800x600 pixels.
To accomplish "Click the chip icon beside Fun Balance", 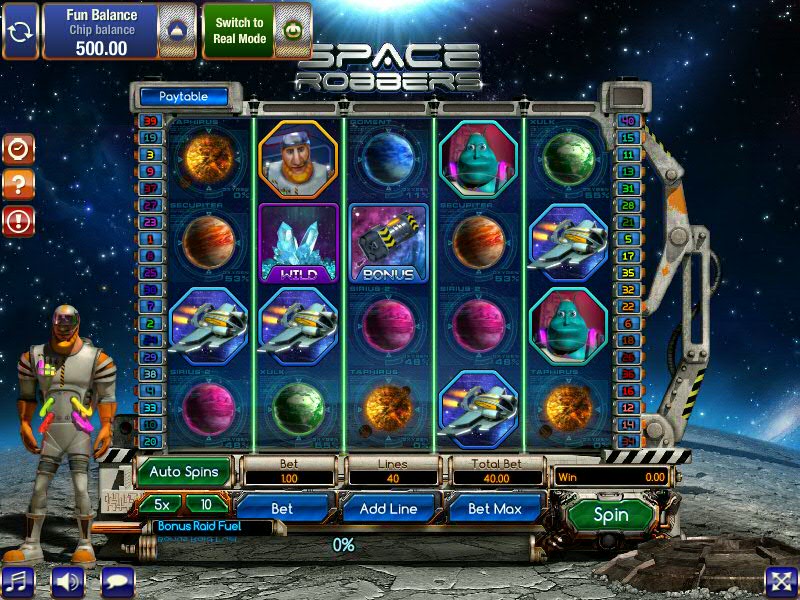I will click(177, 30).
